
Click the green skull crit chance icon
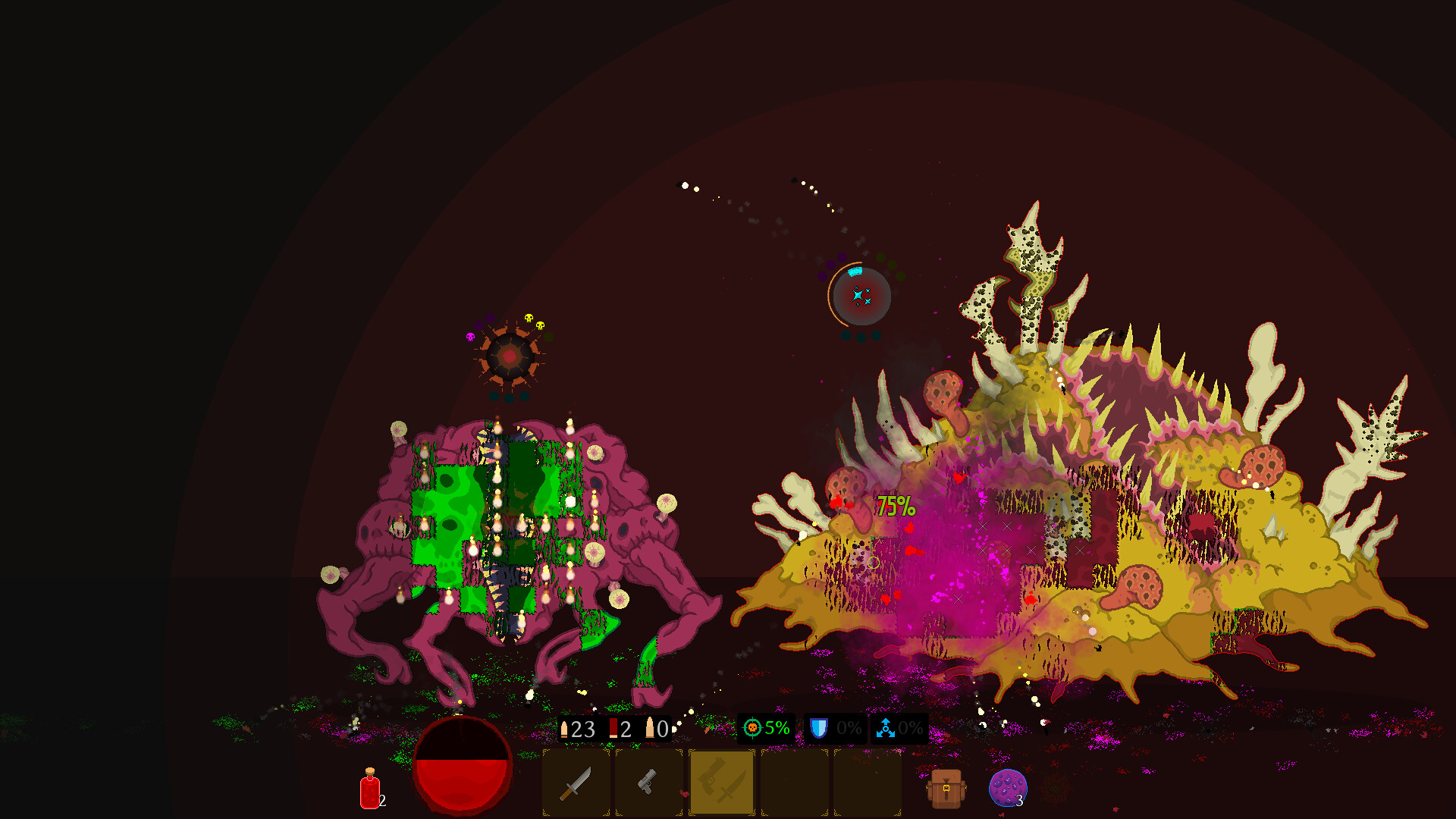[x=753, y=728]
